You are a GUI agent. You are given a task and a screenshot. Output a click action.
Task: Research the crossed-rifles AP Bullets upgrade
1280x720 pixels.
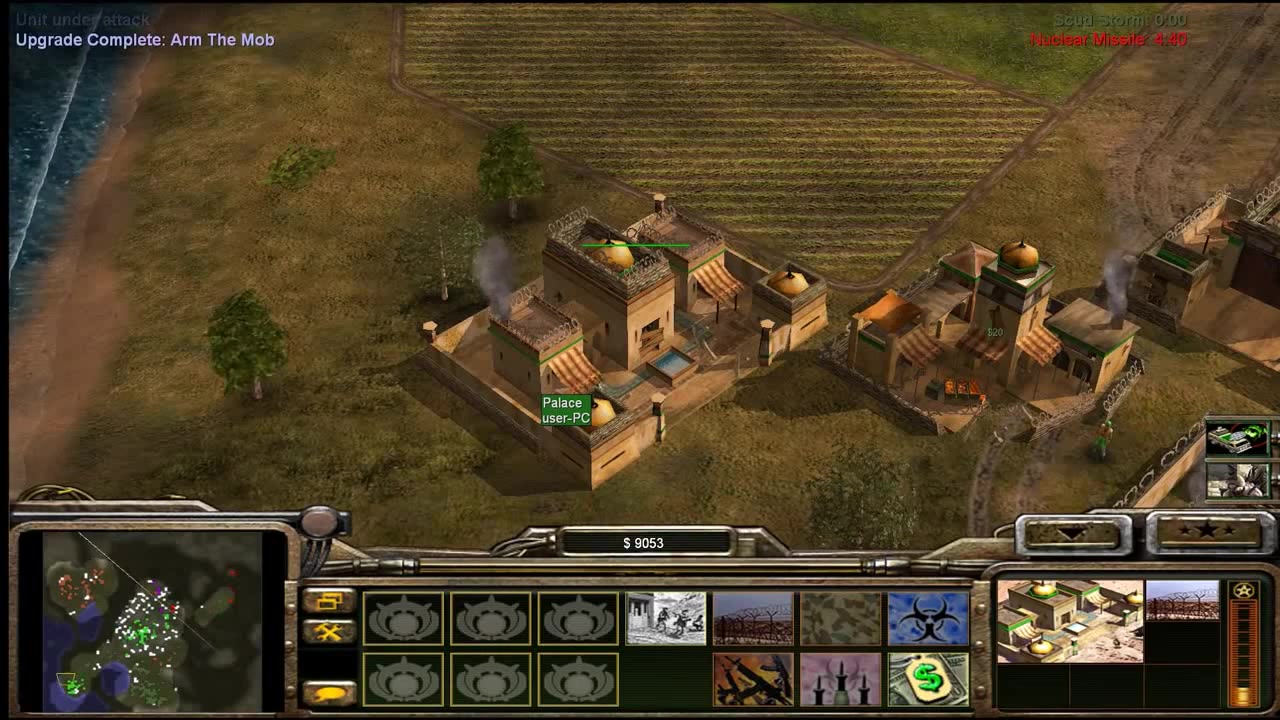[x=753, y=679]
